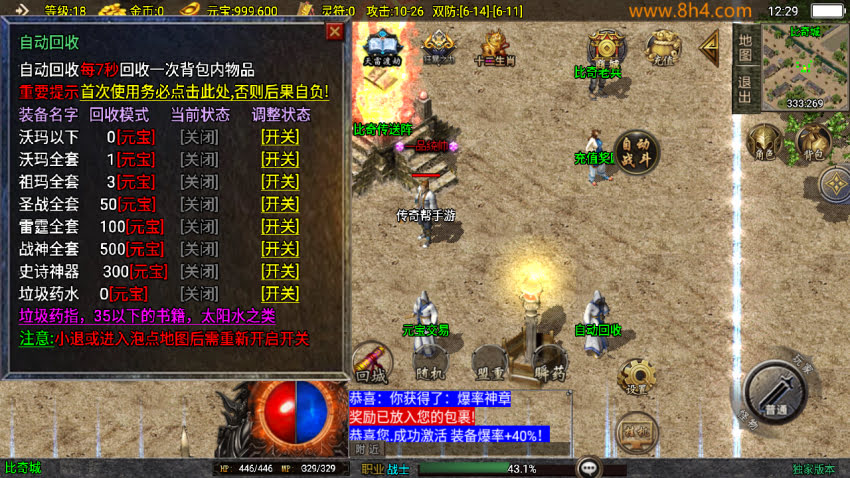Toggle the 圣战全套 recycle switch
The height and width of the screenshot is (478, 850).
pos(280,204)
